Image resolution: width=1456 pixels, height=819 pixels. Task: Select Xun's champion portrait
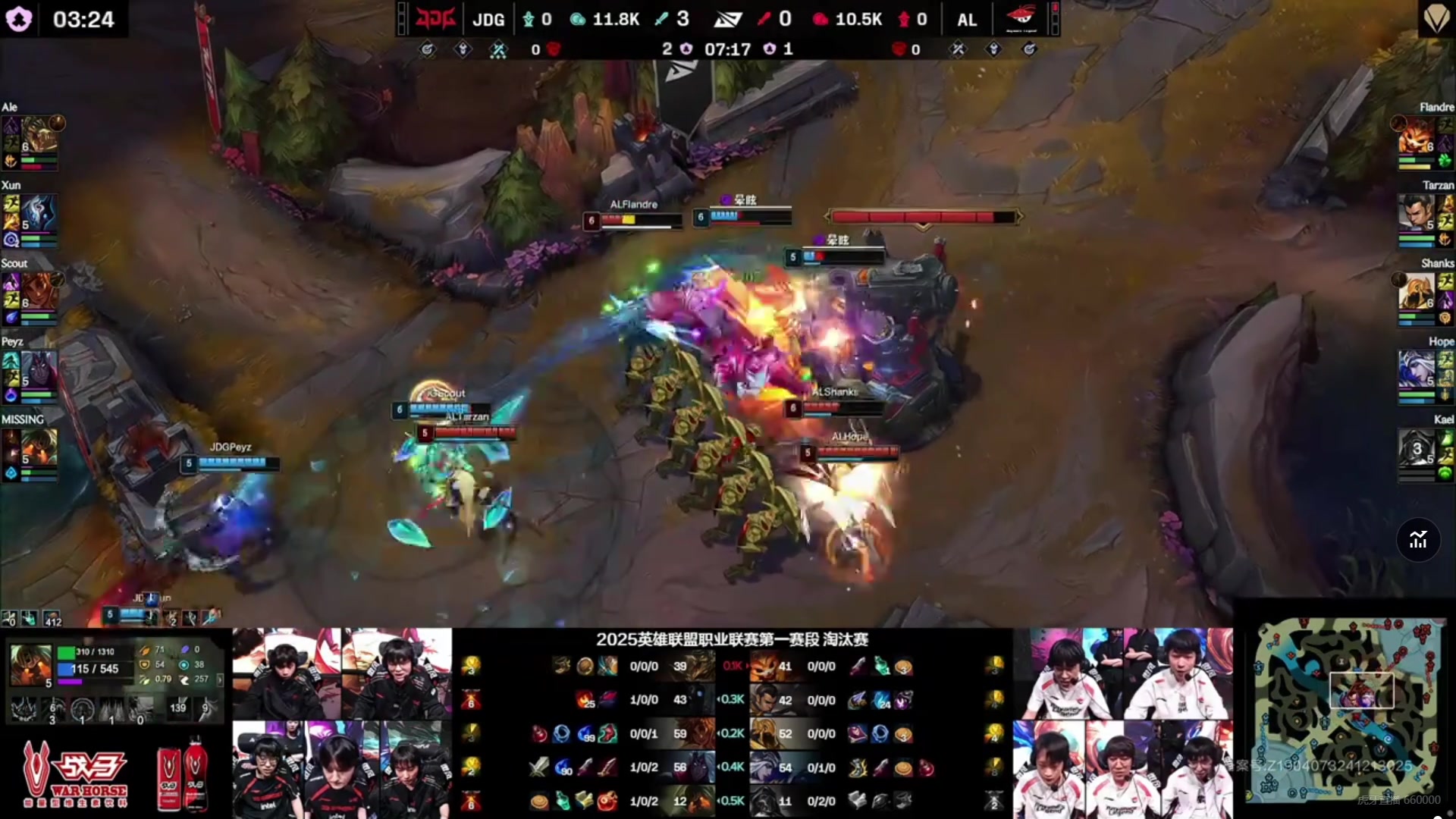(x=39, y=213)
